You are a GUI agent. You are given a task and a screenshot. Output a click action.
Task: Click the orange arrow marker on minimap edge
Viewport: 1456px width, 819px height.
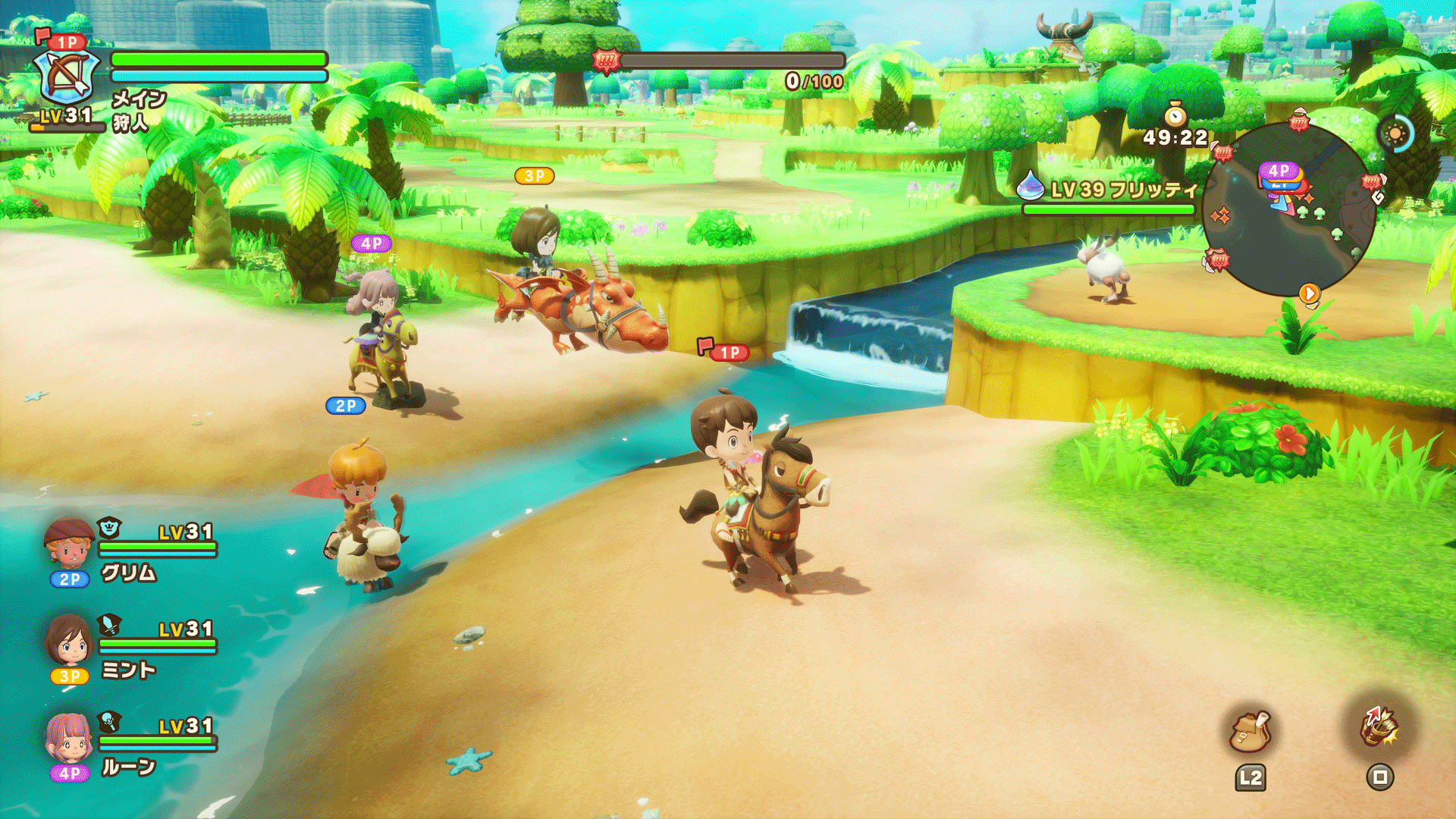click(1310, 293)
